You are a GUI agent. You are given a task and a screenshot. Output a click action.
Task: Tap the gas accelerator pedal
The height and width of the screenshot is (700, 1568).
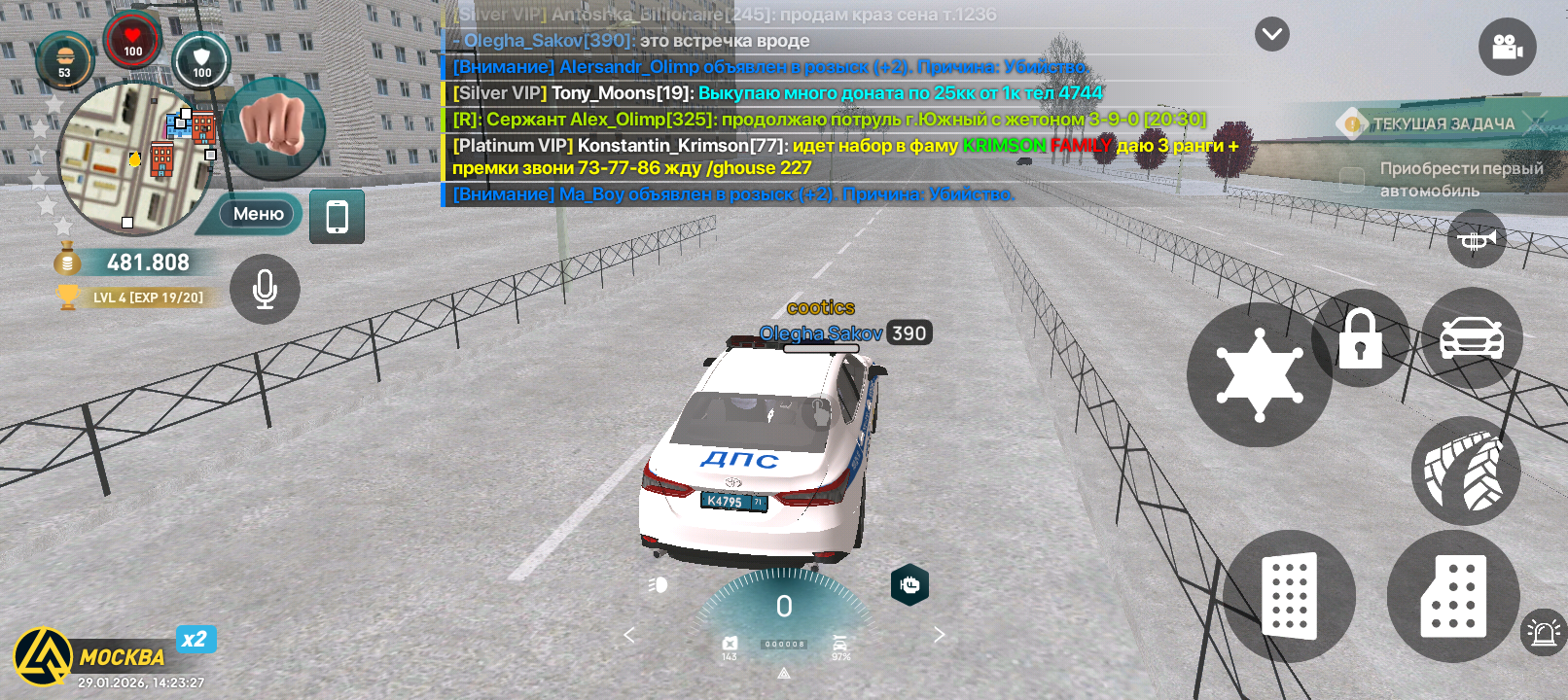[x=1453, y=597]
